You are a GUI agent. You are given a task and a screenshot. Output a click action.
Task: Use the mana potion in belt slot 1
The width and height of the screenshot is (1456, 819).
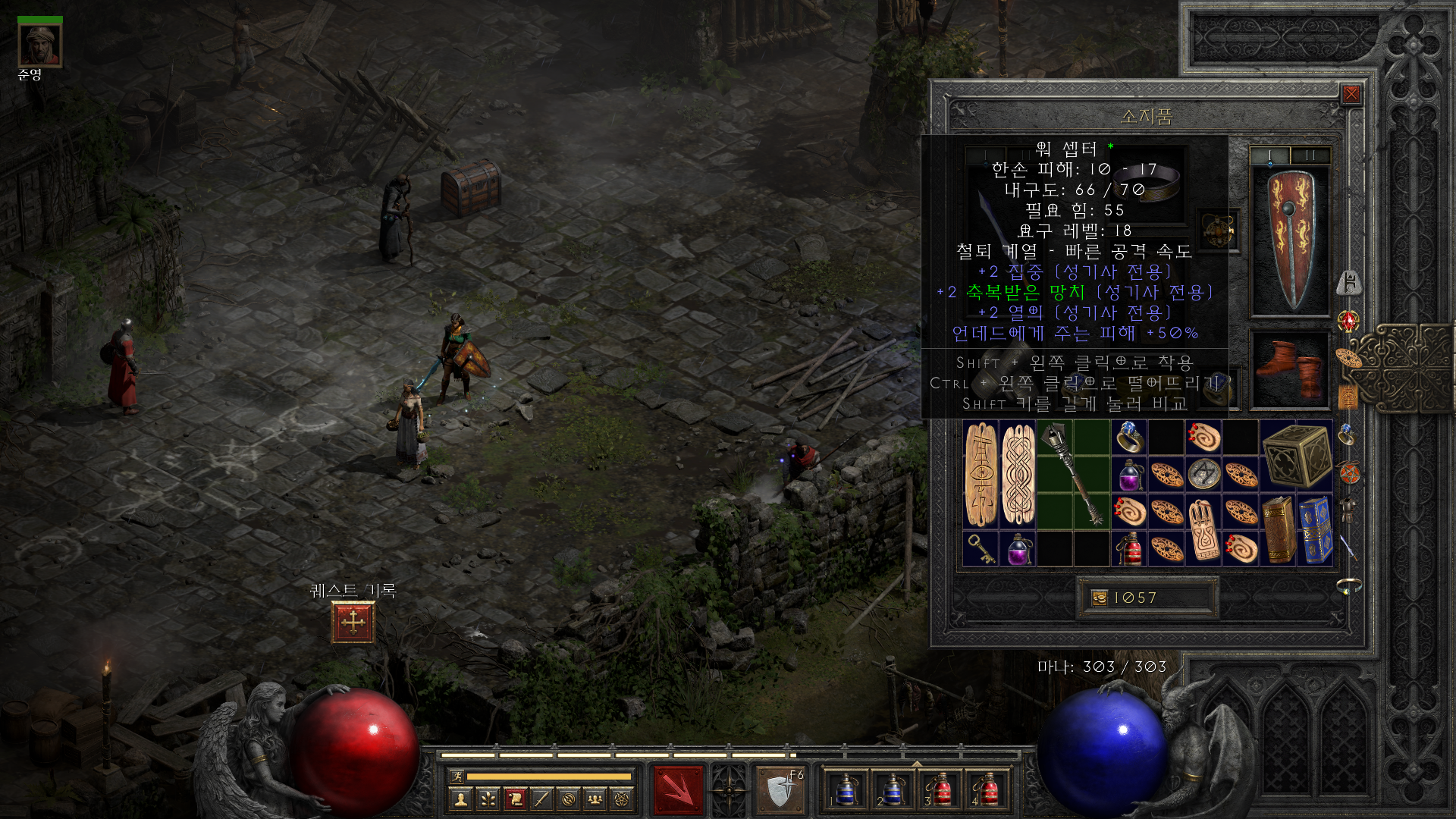point(846,790)
